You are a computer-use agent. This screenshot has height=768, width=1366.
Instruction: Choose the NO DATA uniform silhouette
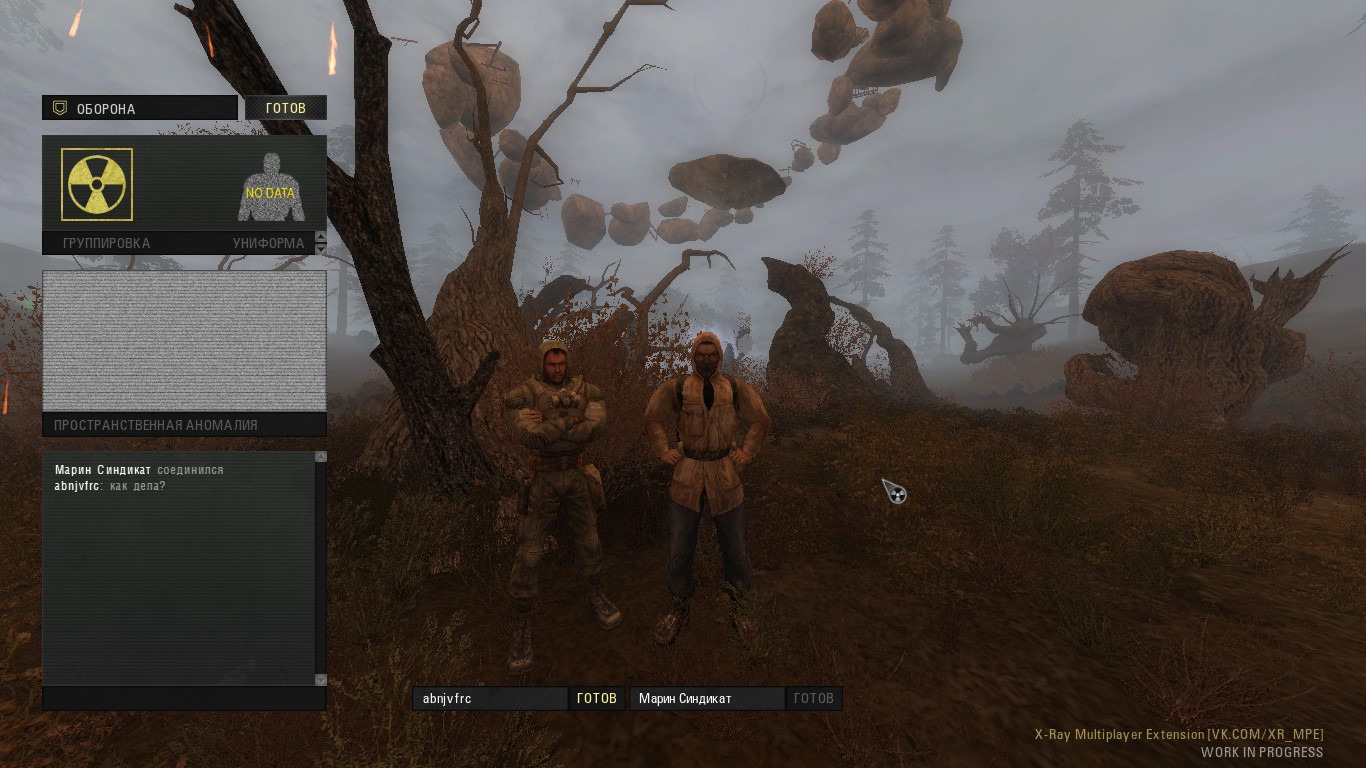tap(270, 188)
